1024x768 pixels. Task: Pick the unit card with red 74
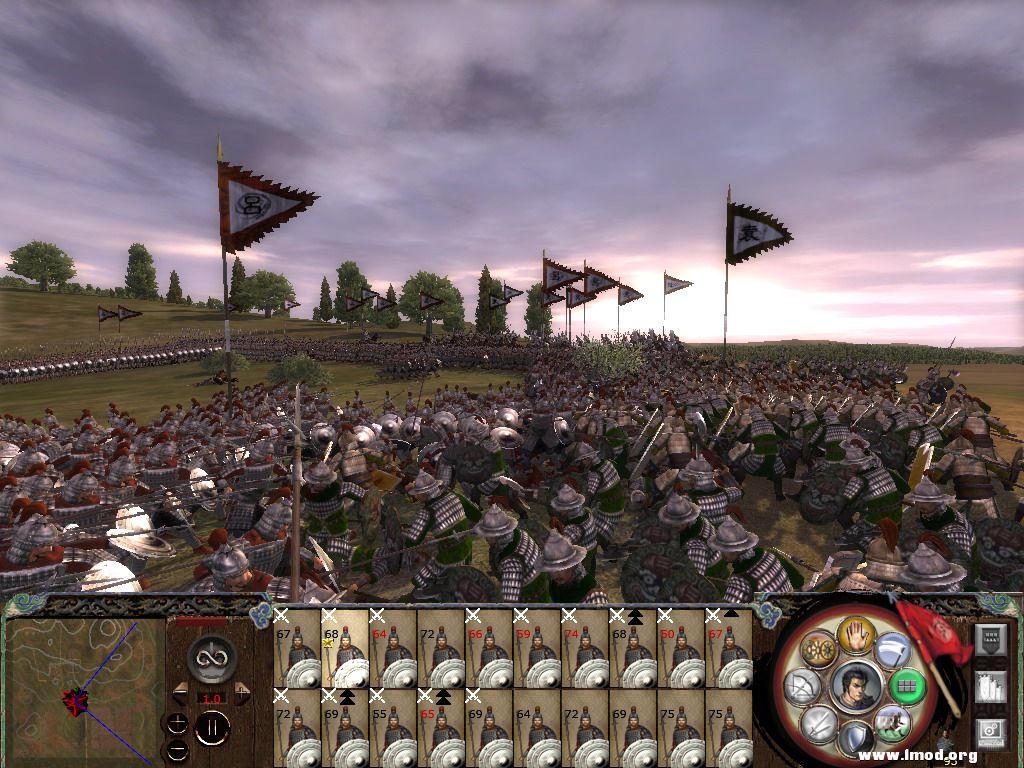point(584,648)
